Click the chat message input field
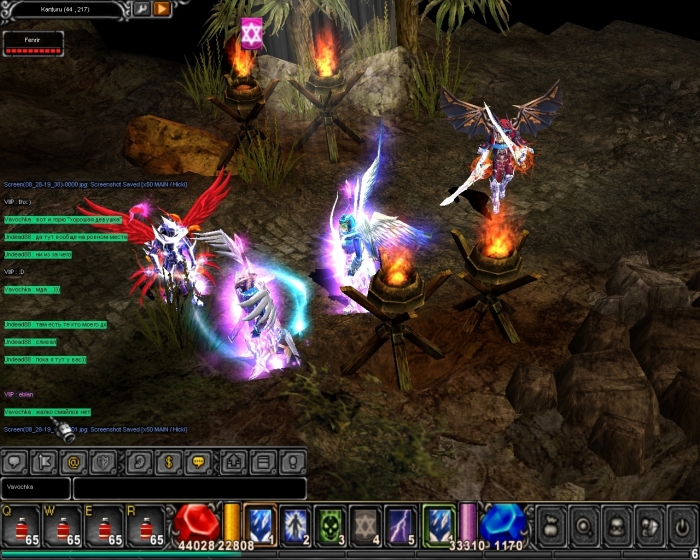Image resolution: width=700 pixels, height=560 pixels. point(189,489)
